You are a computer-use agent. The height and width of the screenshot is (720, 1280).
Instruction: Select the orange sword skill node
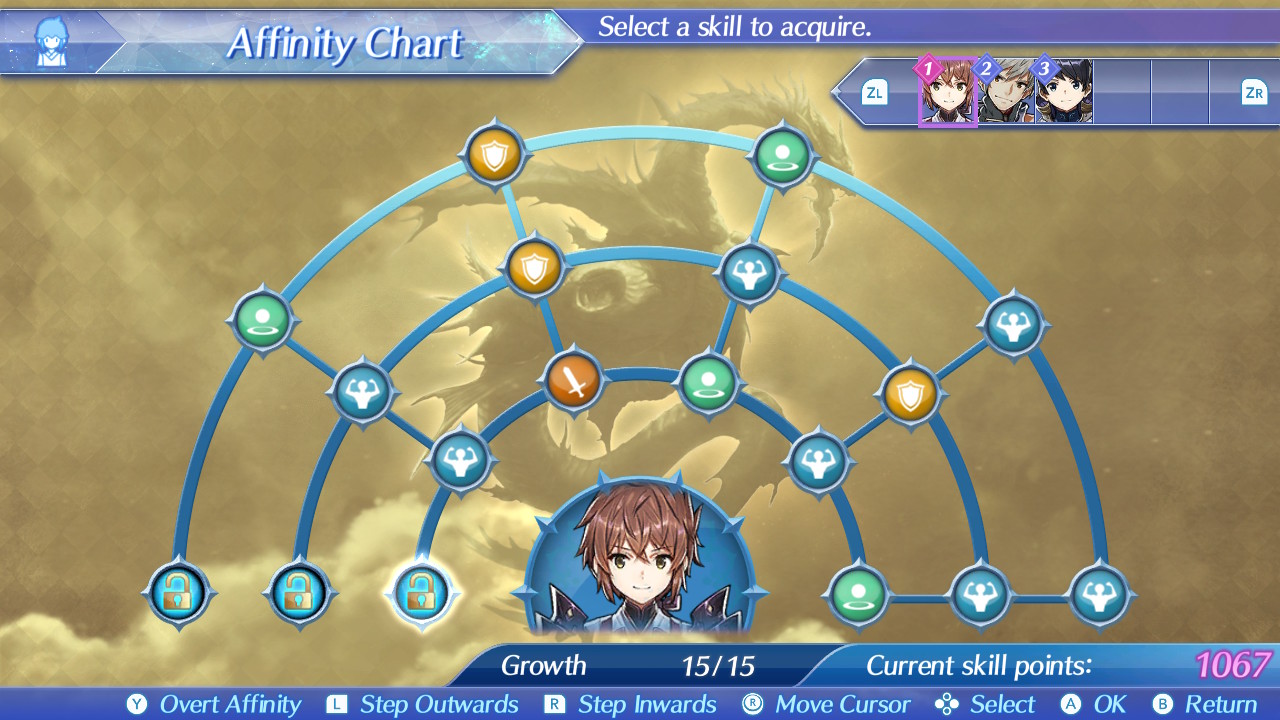[573, 381]
